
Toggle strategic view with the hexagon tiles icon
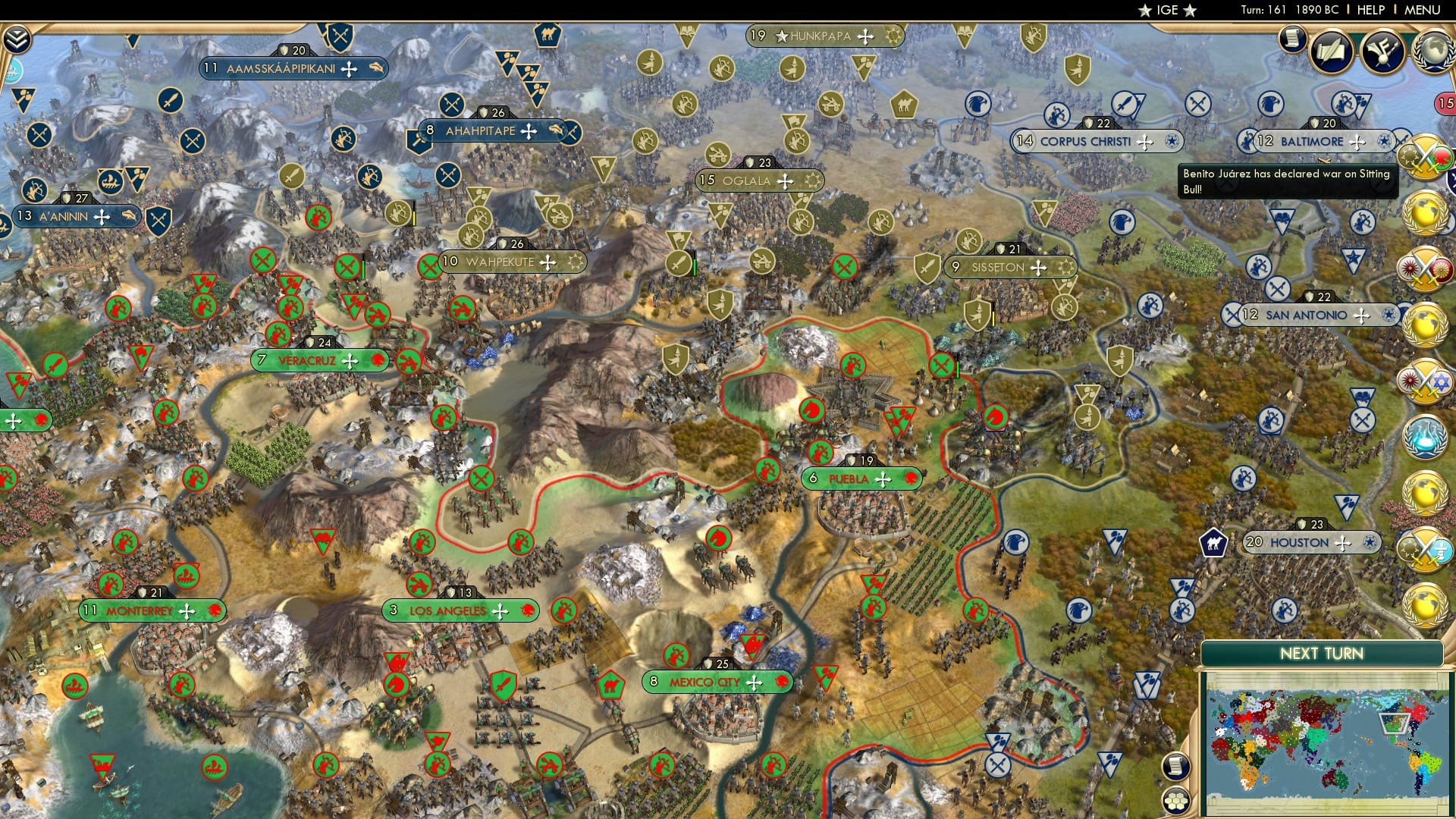[1175, 801]
